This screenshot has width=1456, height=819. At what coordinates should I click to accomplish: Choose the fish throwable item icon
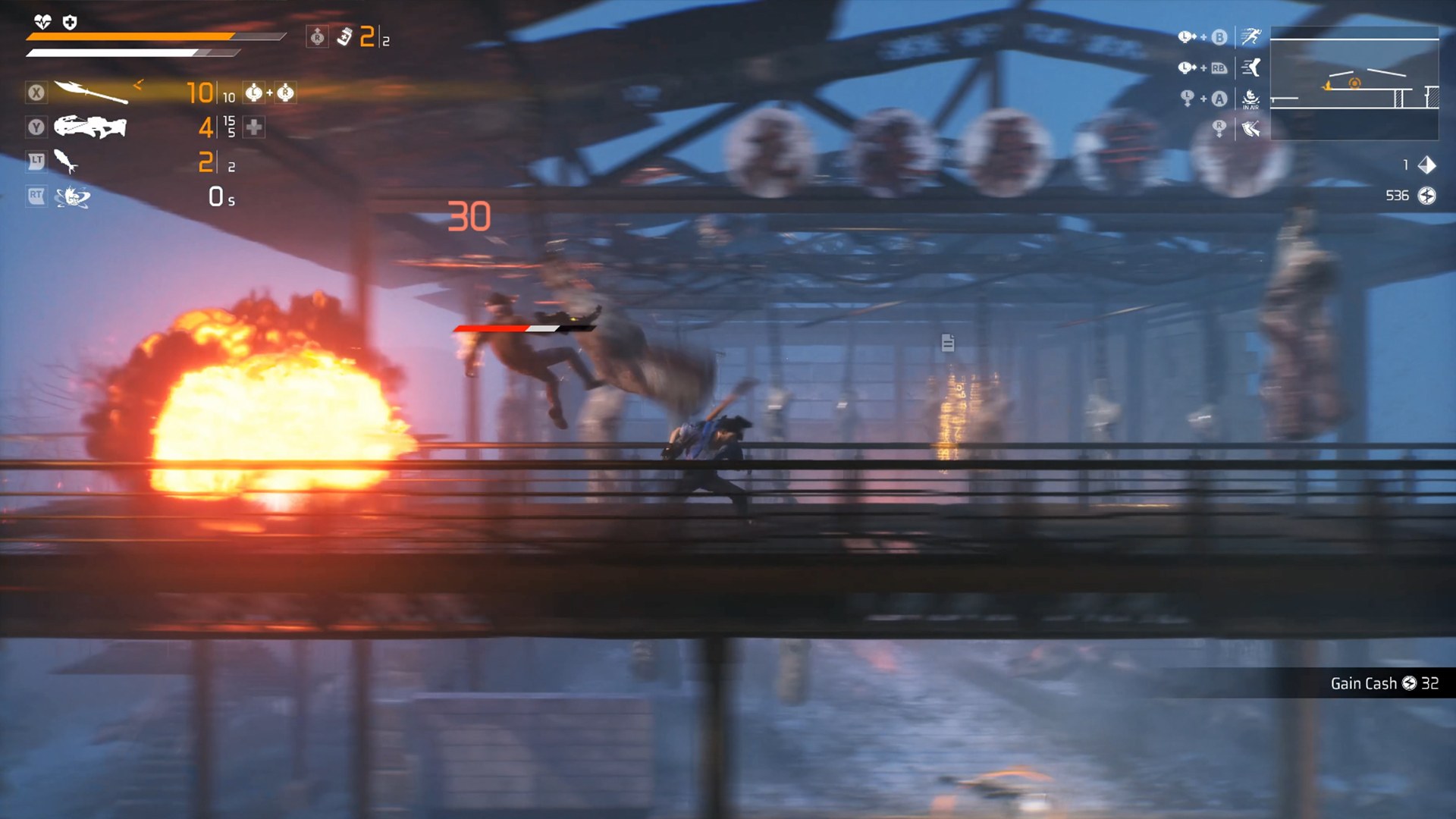pyautogui.click(x=66, y=162)
